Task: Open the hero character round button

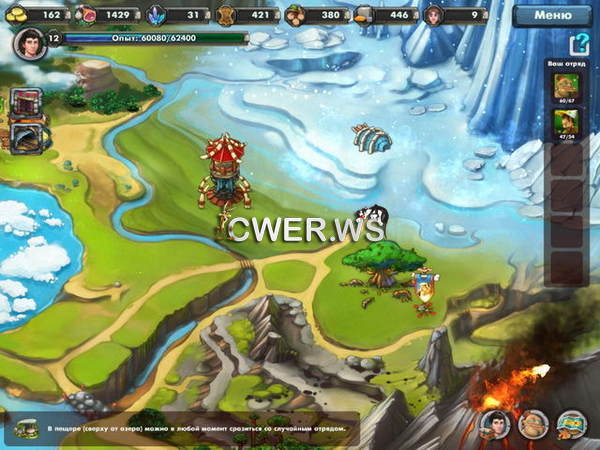Action: click(x=493, y=424)
